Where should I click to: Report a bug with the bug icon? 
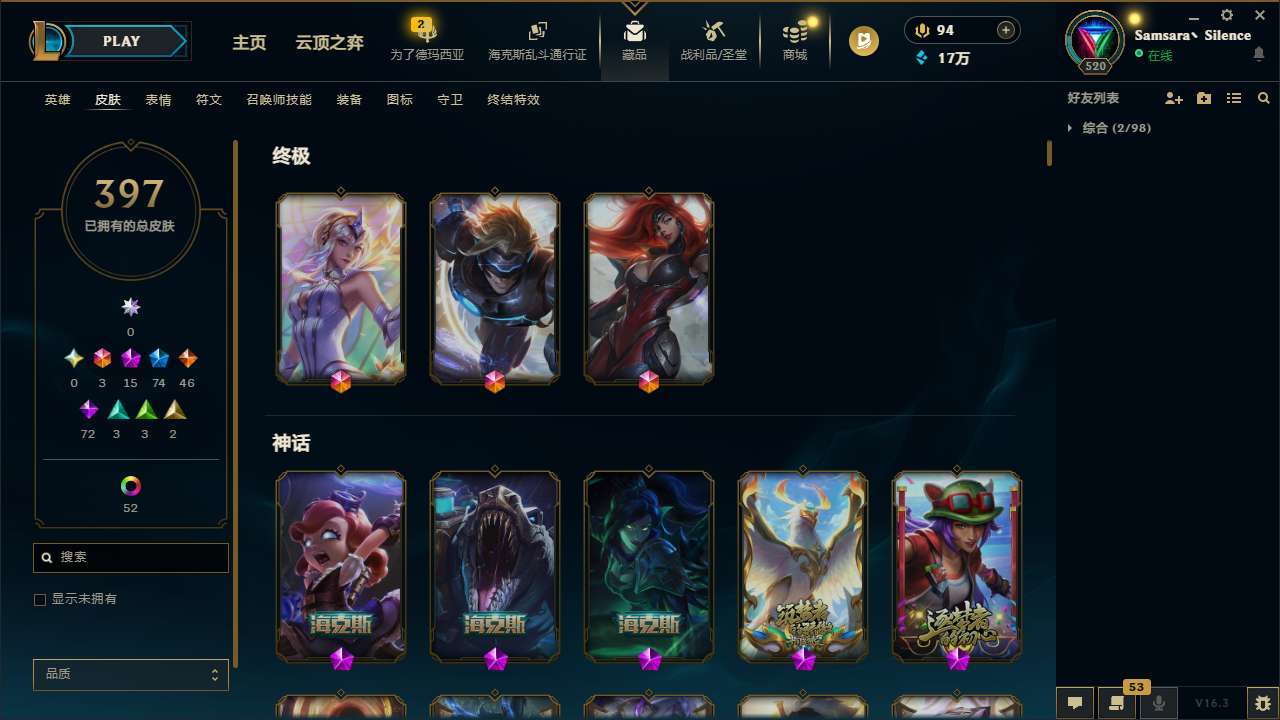coord(1262,701)
